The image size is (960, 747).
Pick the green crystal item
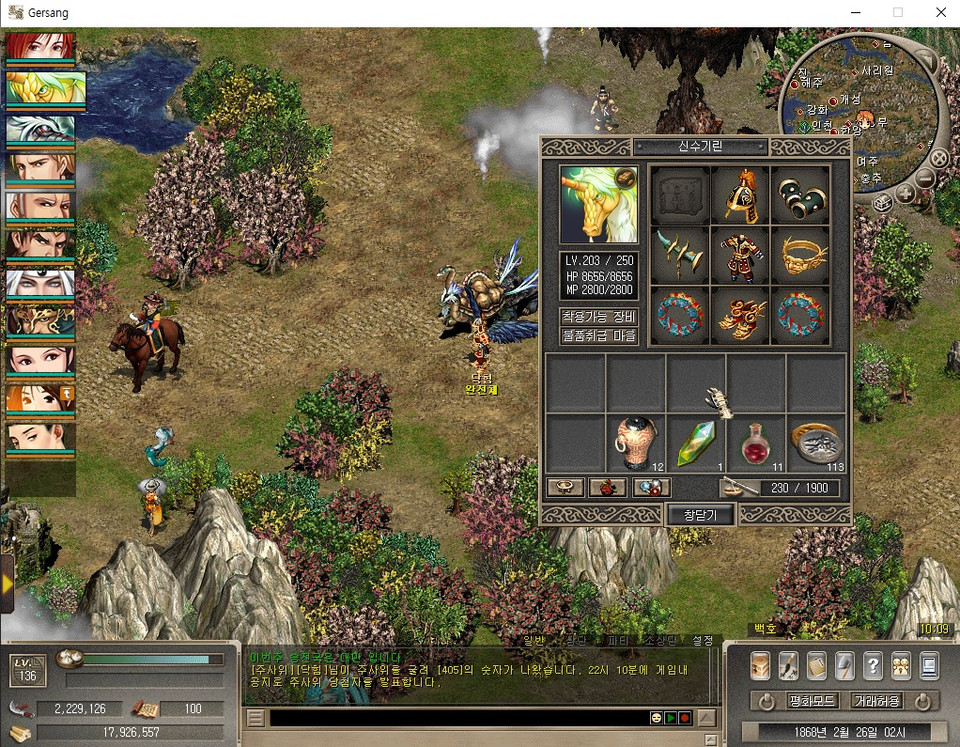[695, 443]
